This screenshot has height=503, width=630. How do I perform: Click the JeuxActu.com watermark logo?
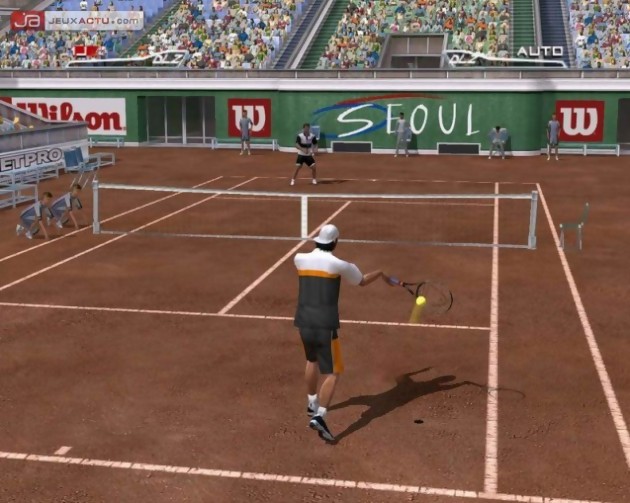click(76, 20)
